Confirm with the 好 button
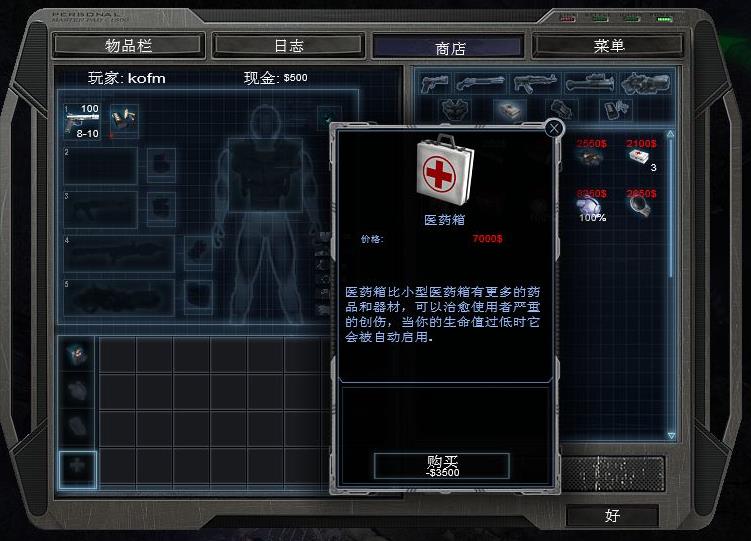Viewport: 751px width, 541px height. (612, 516)
